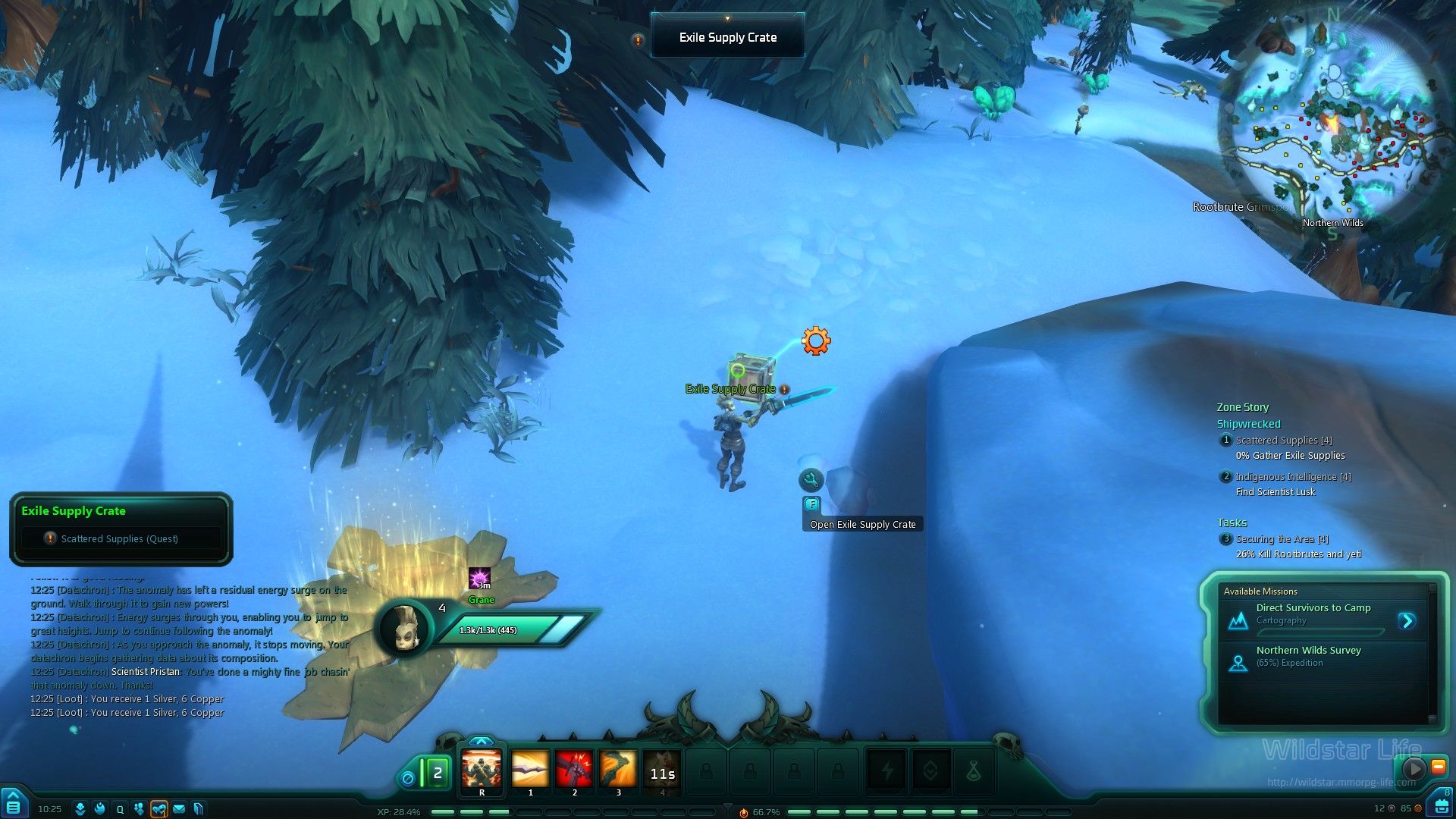1456x819 pixels.
Task: Activate the red sword ability in slot 2
Action: coord(574,770)
